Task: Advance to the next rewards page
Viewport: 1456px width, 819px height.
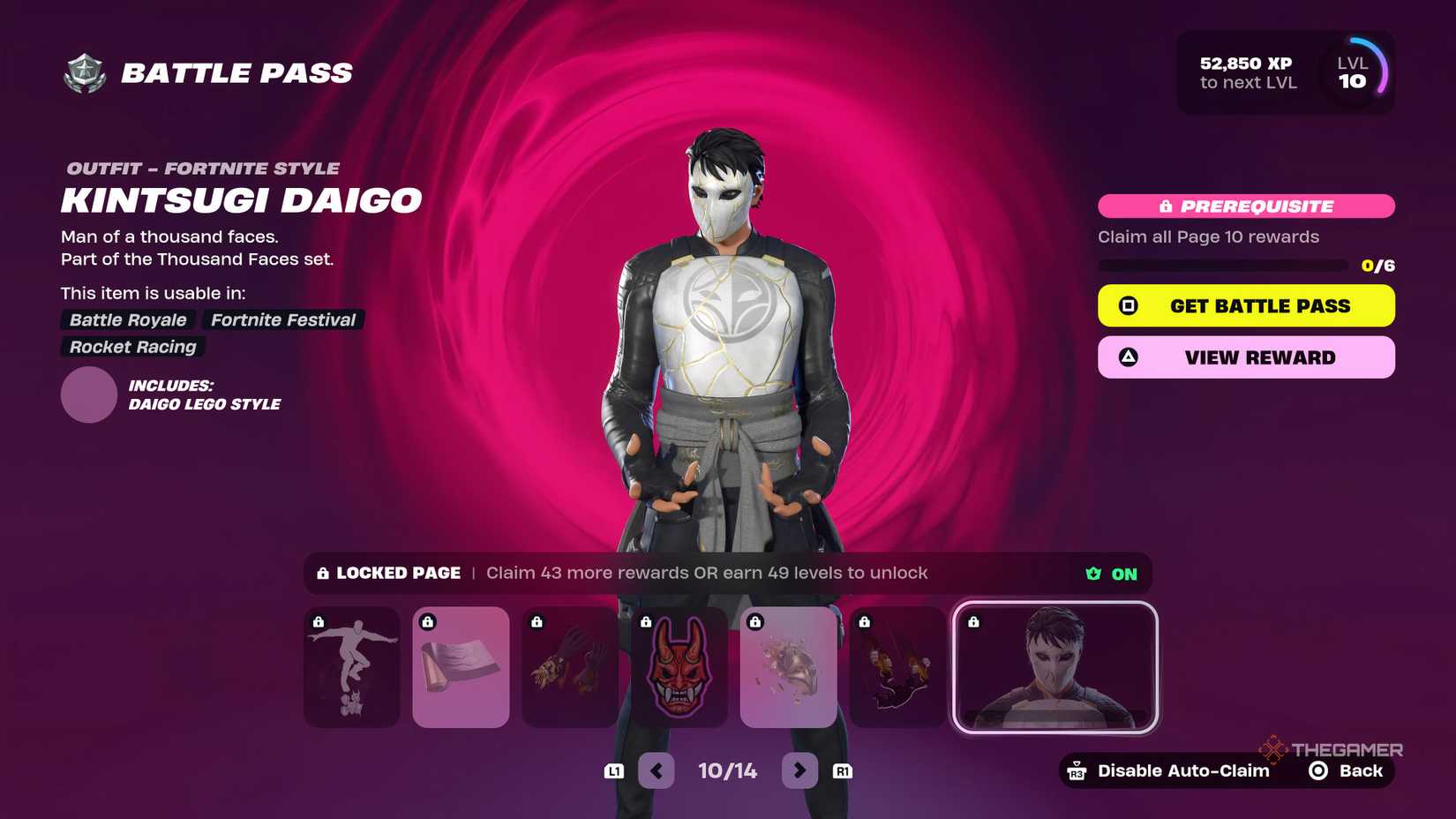Action: [x=799, y=770]
